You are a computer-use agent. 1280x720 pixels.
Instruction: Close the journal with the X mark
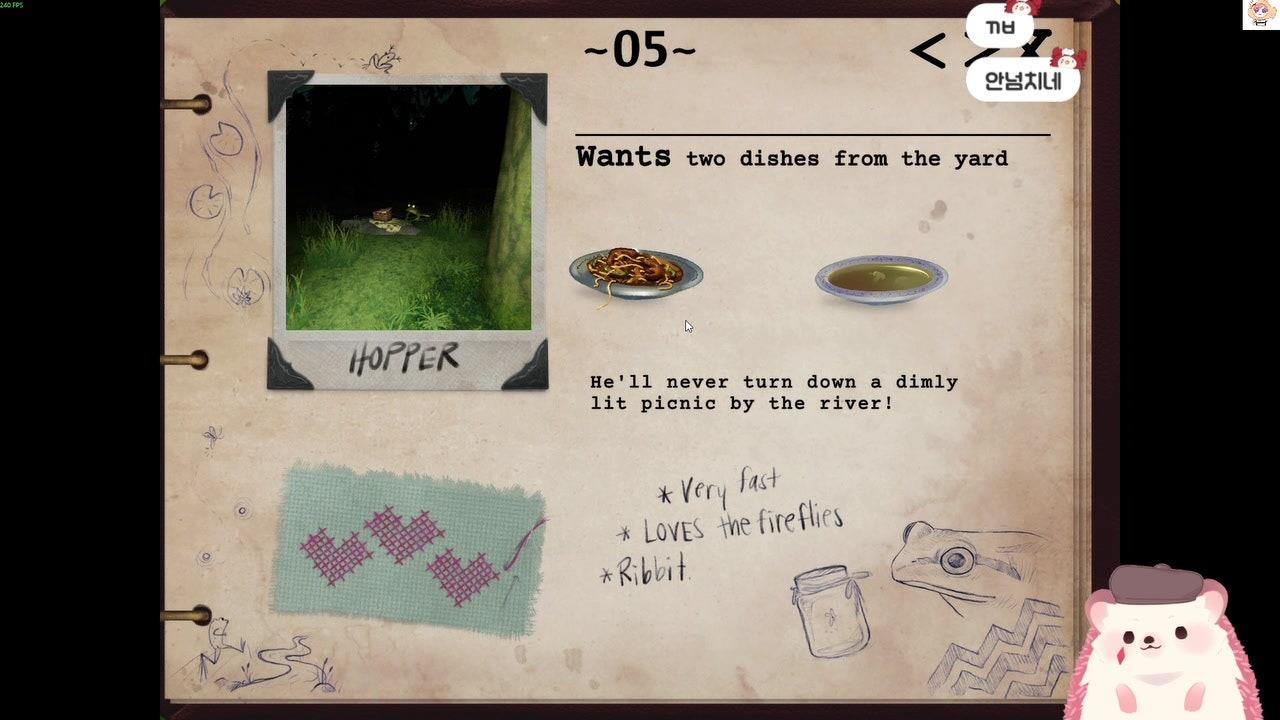click(1037, 45)
